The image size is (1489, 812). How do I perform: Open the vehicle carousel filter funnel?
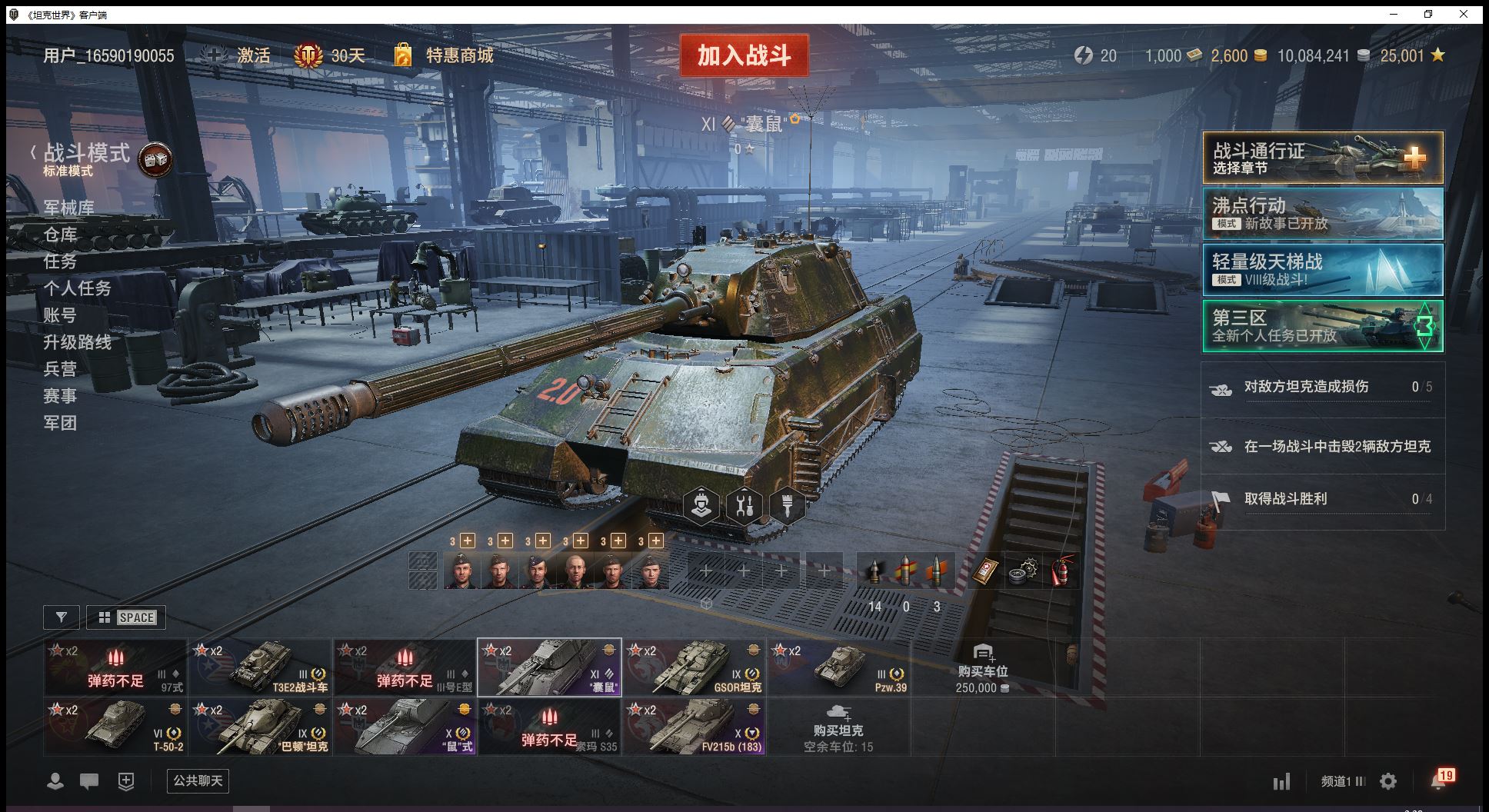[x=62, y=617]
